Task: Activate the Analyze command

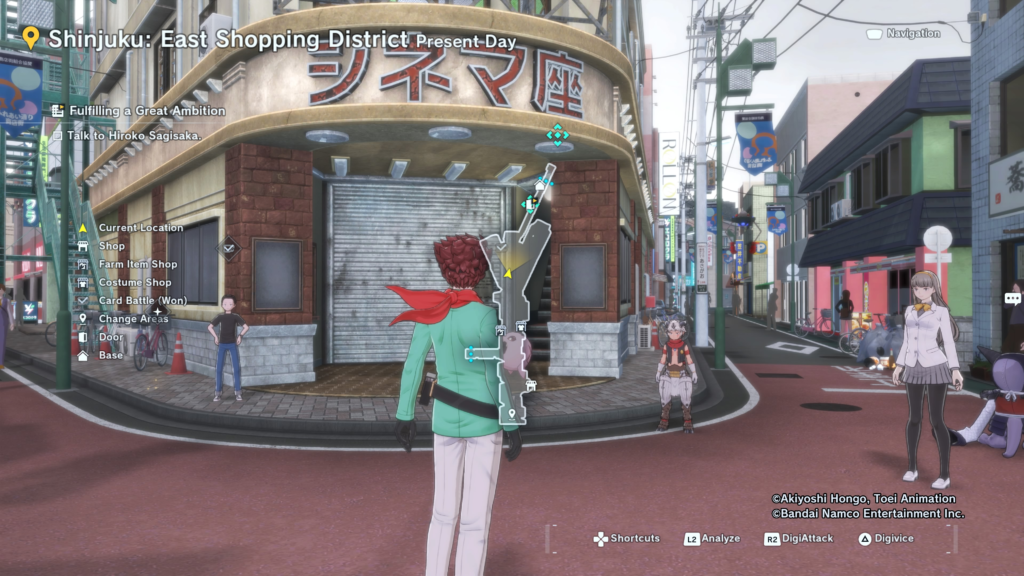Action: pyautogui.click(x=712, y=539)
